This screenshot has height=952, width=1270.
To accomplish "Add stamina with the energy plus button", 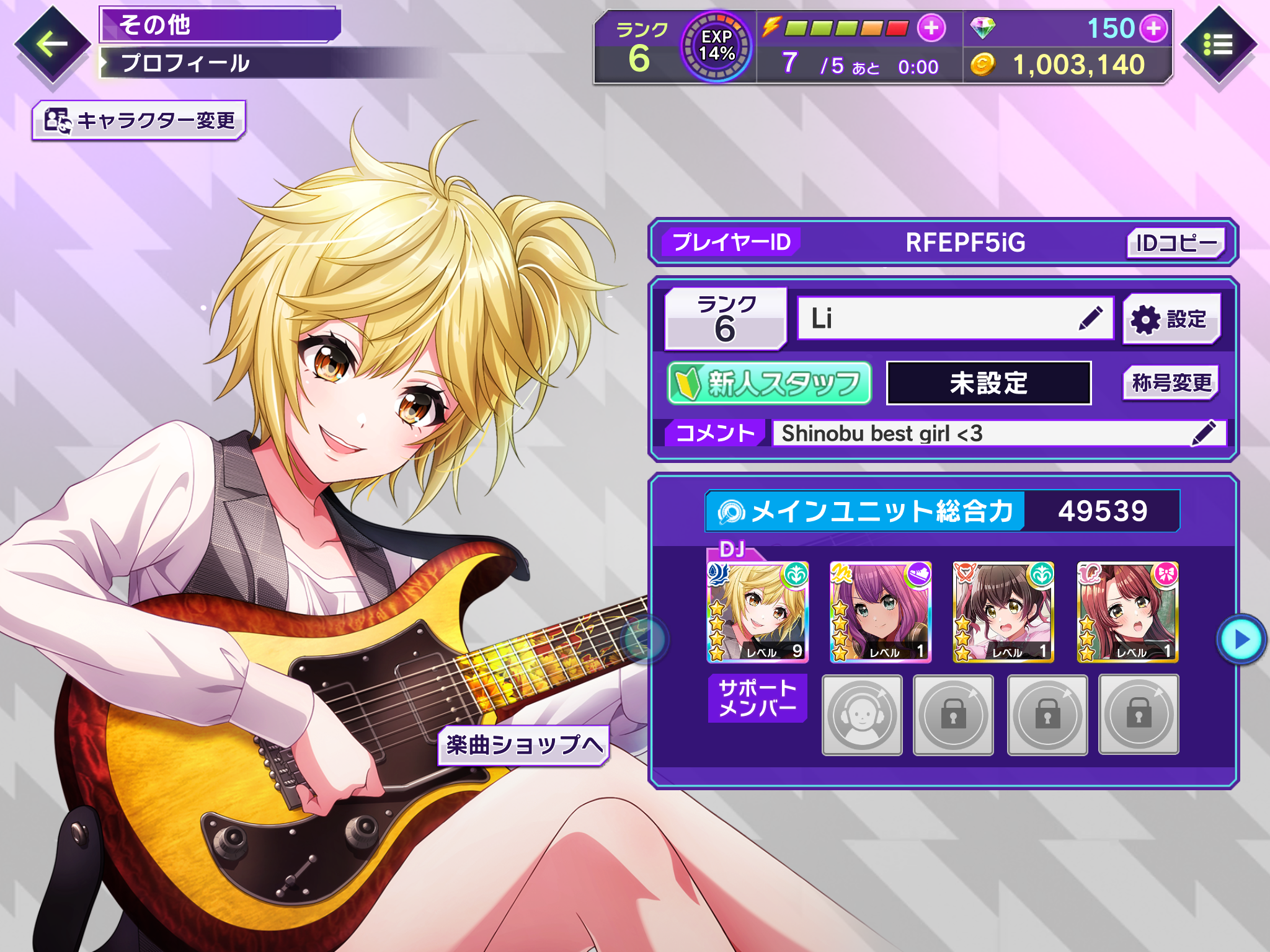I will (931, 28).
